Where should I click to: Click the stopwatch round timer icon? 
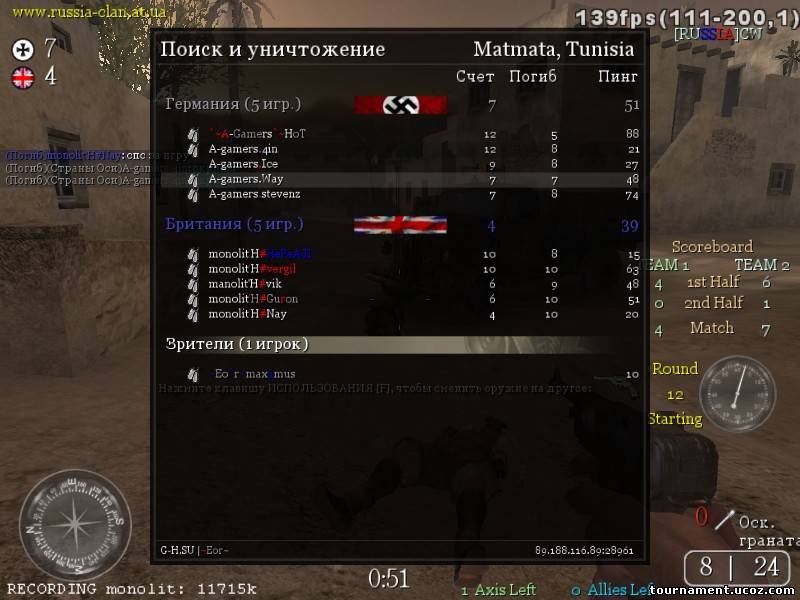coord(737,394)
